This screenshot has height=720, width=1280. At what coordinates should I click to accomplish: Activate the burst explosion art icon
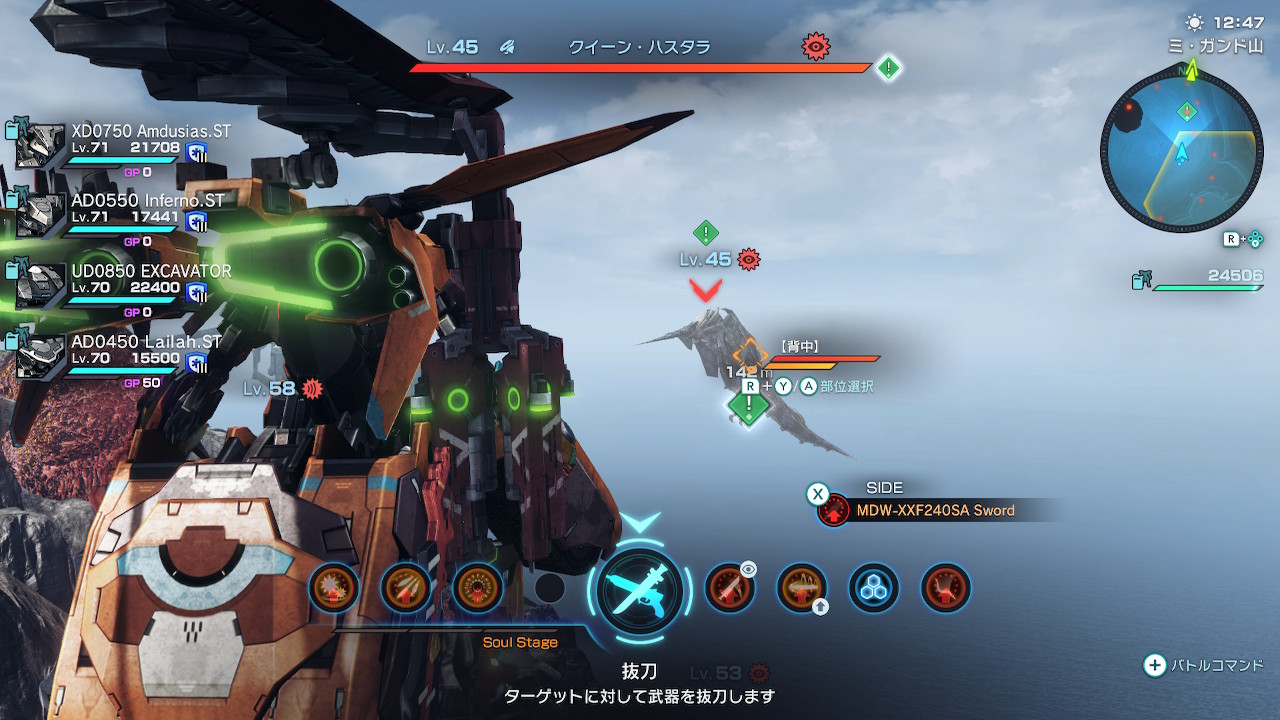[x=334, y=587]
